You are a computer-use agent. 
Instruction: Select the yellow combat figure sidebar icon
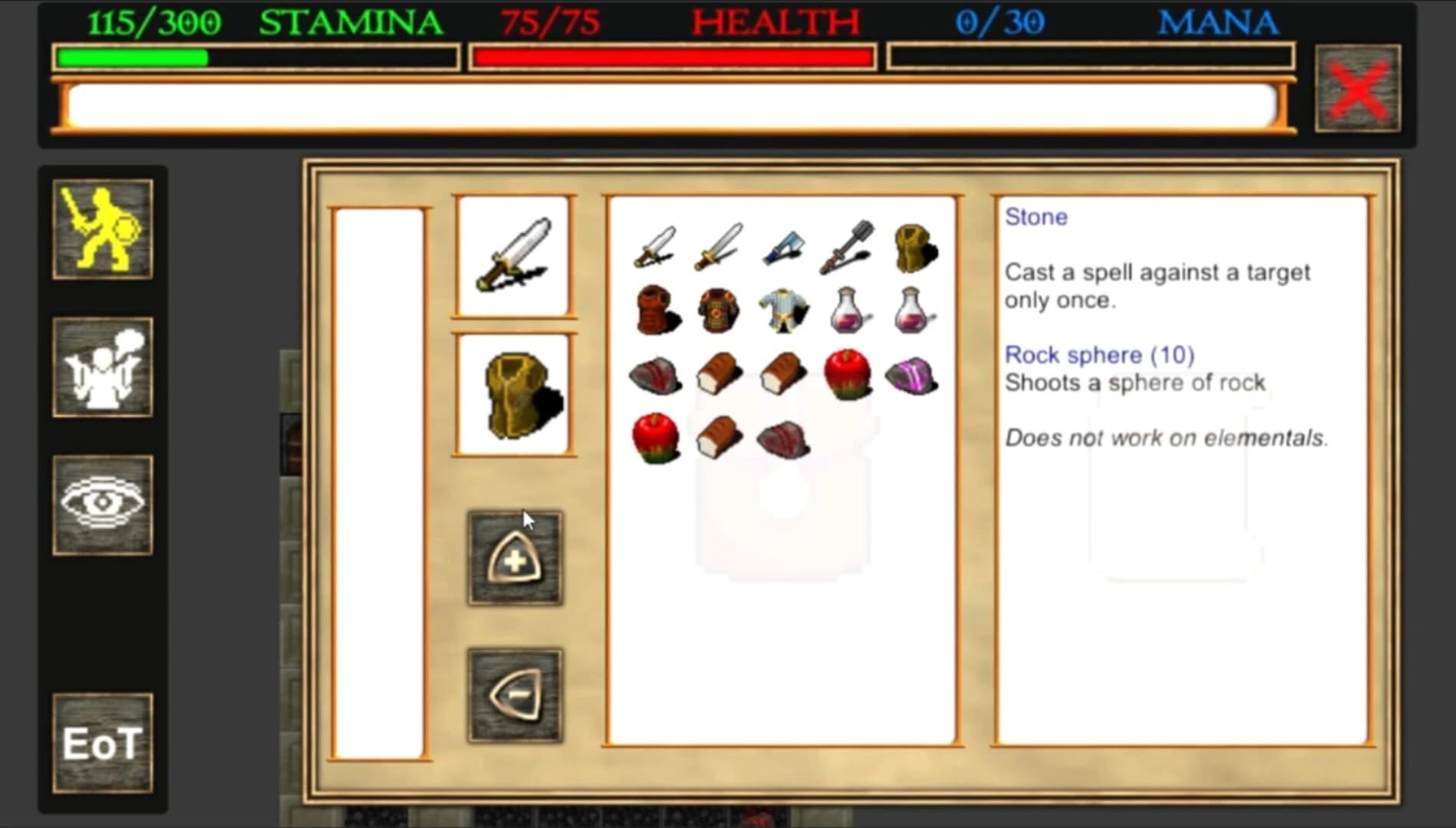pos(103,228)
